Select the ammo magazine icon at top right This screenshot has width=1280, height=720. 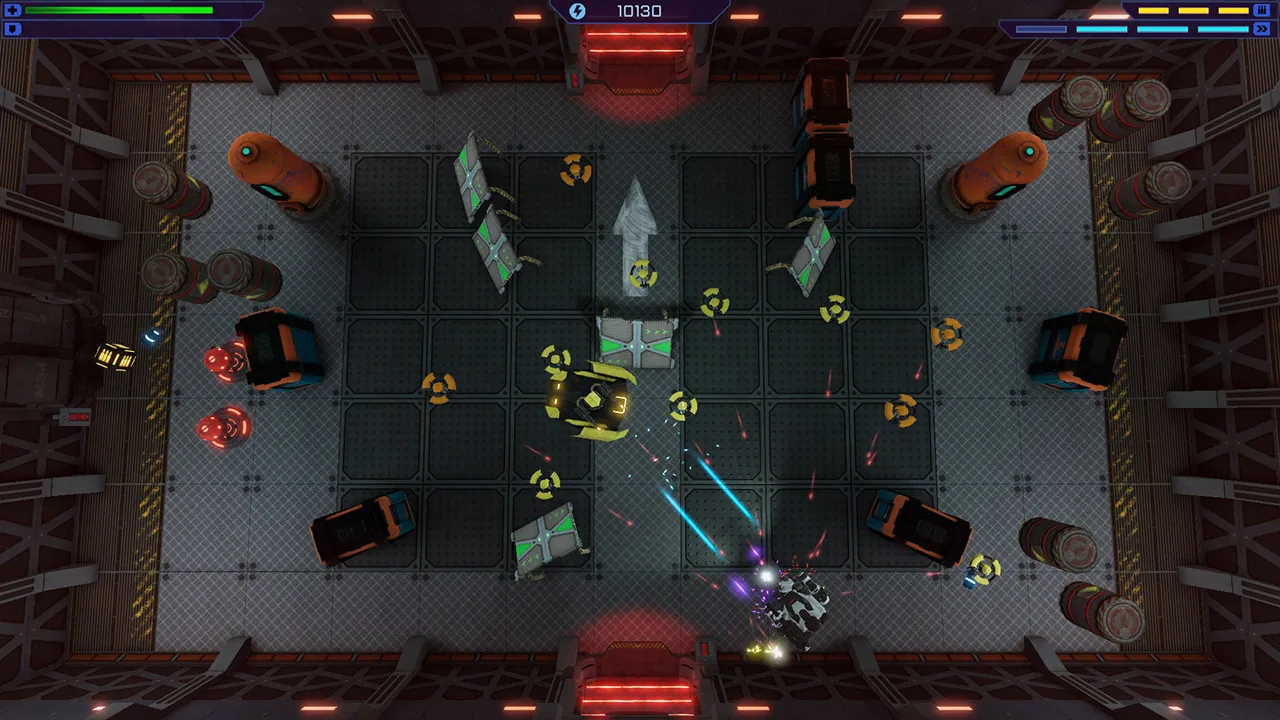click(1261, 9)
